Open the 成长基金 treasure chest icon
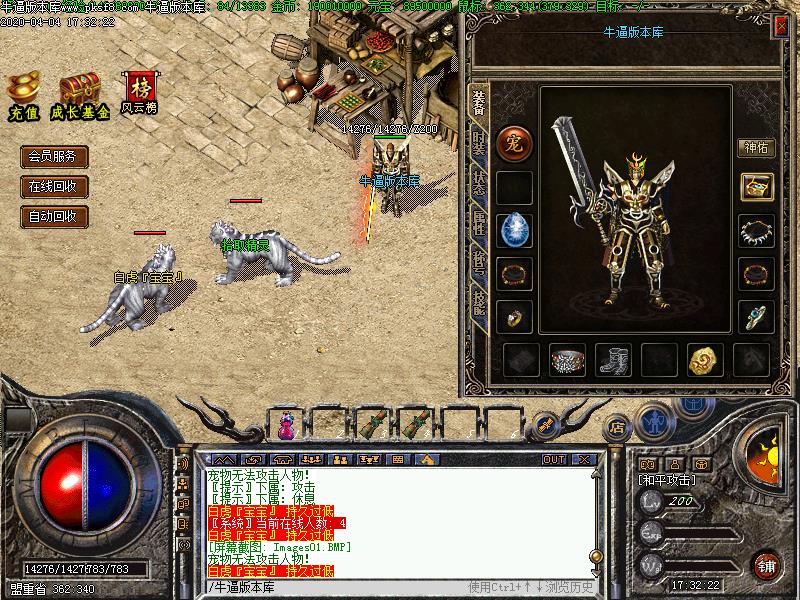The image size is (800, 600). tap(80, 96)
